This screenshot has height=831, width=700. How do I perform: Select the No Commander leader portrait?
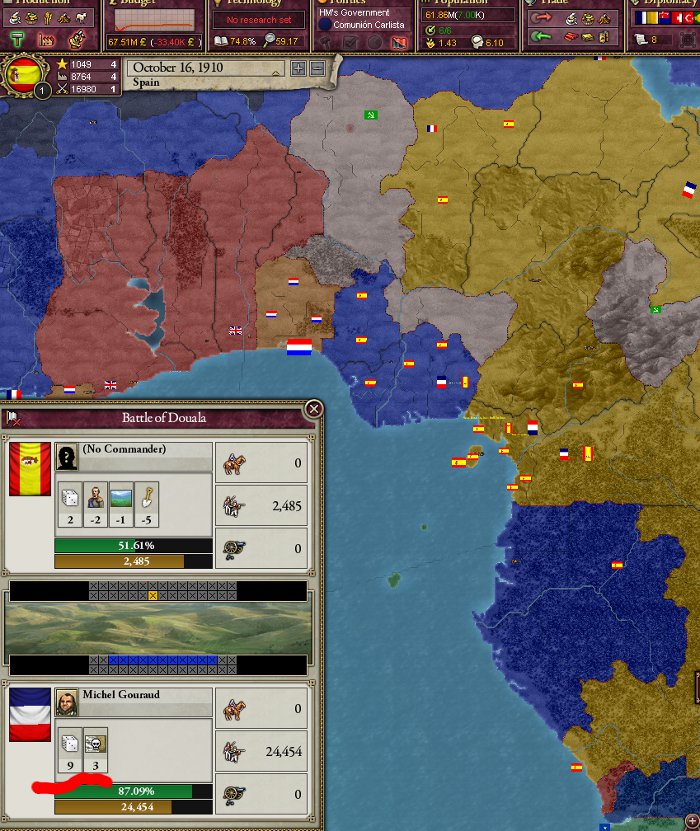(68, 457)
